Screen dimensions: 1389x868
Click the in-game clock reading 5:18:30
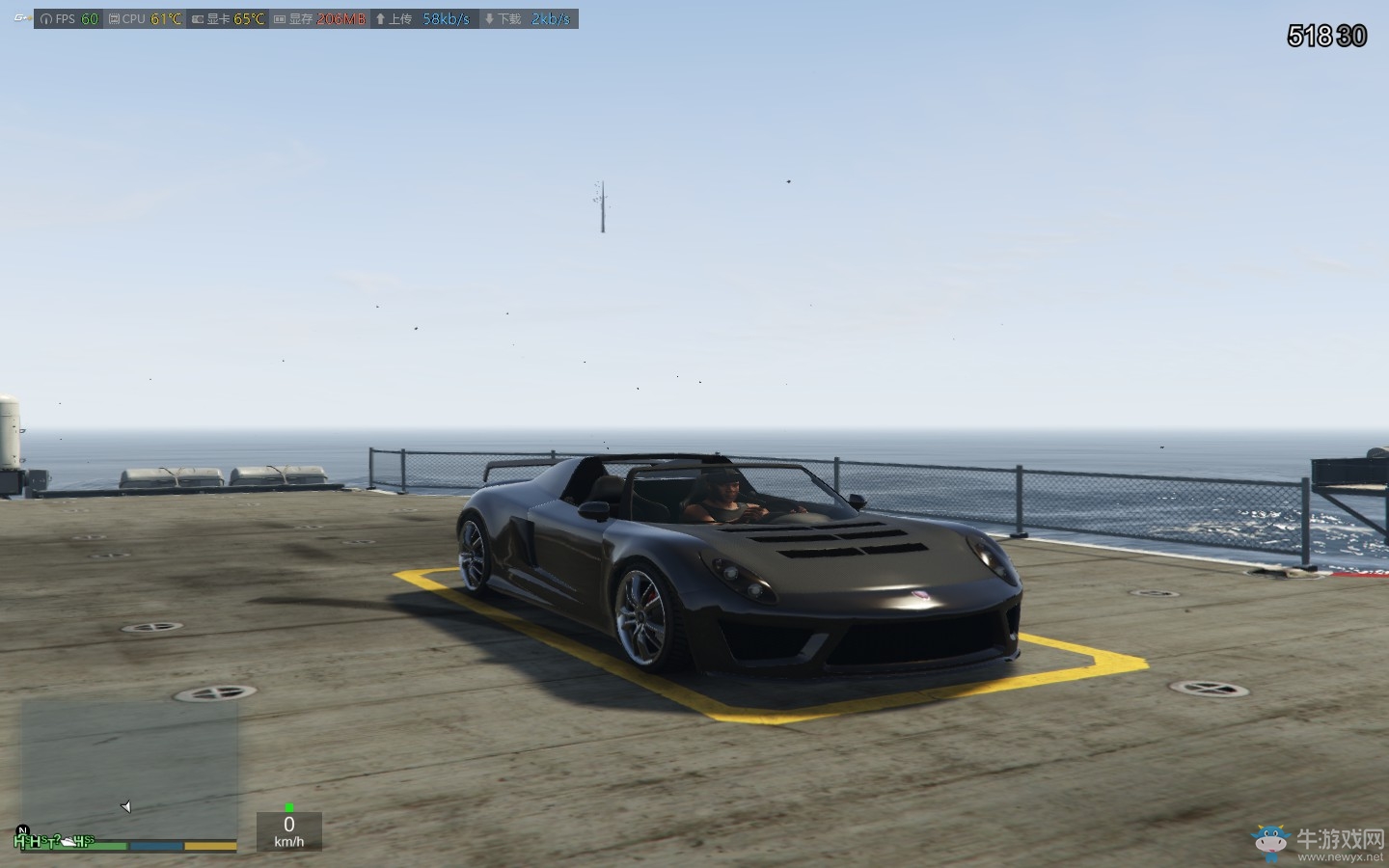1325,36
